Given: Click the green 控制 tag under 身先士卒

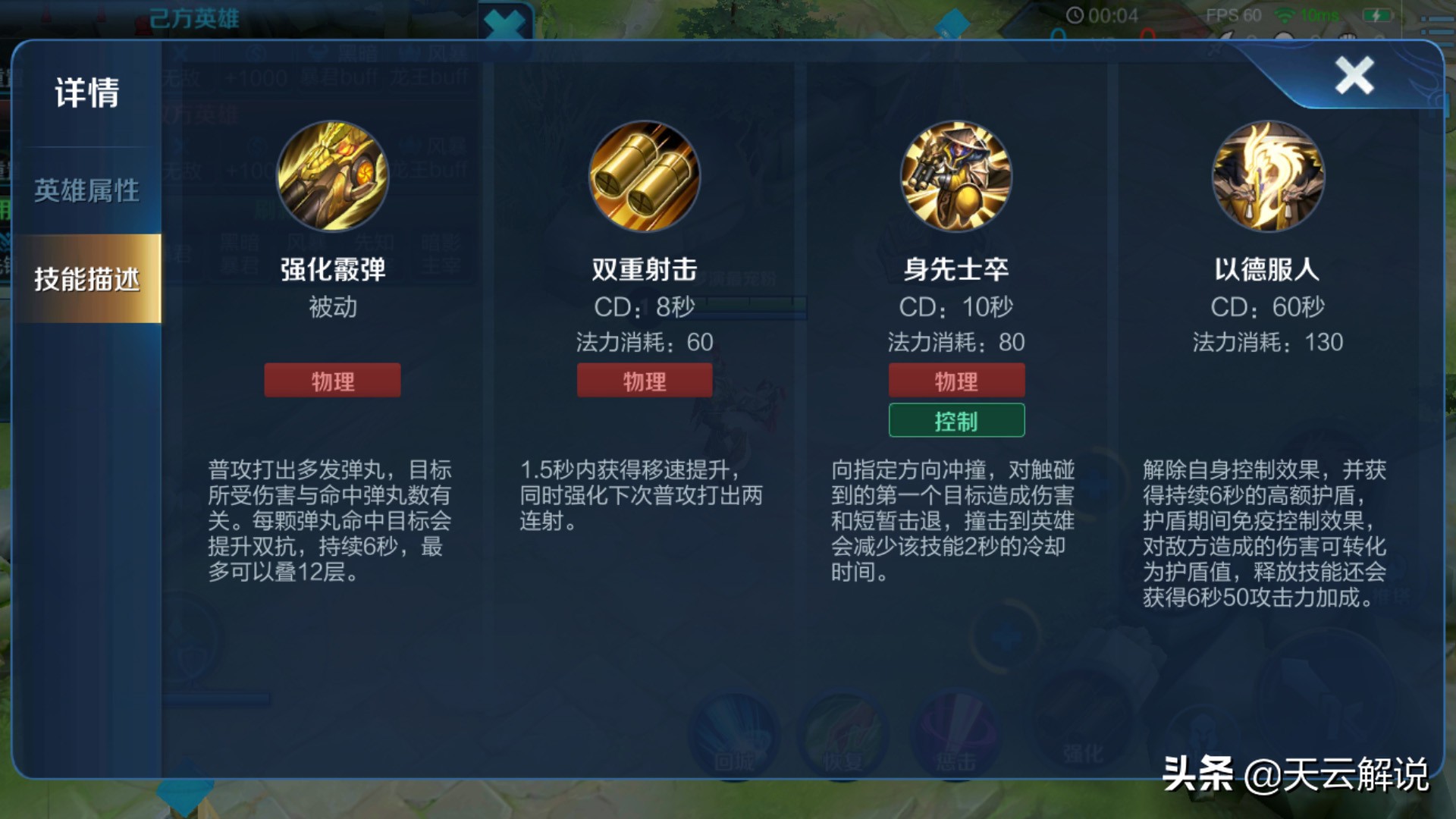Looking at the screenshot, I should click(x=955, y=419).
